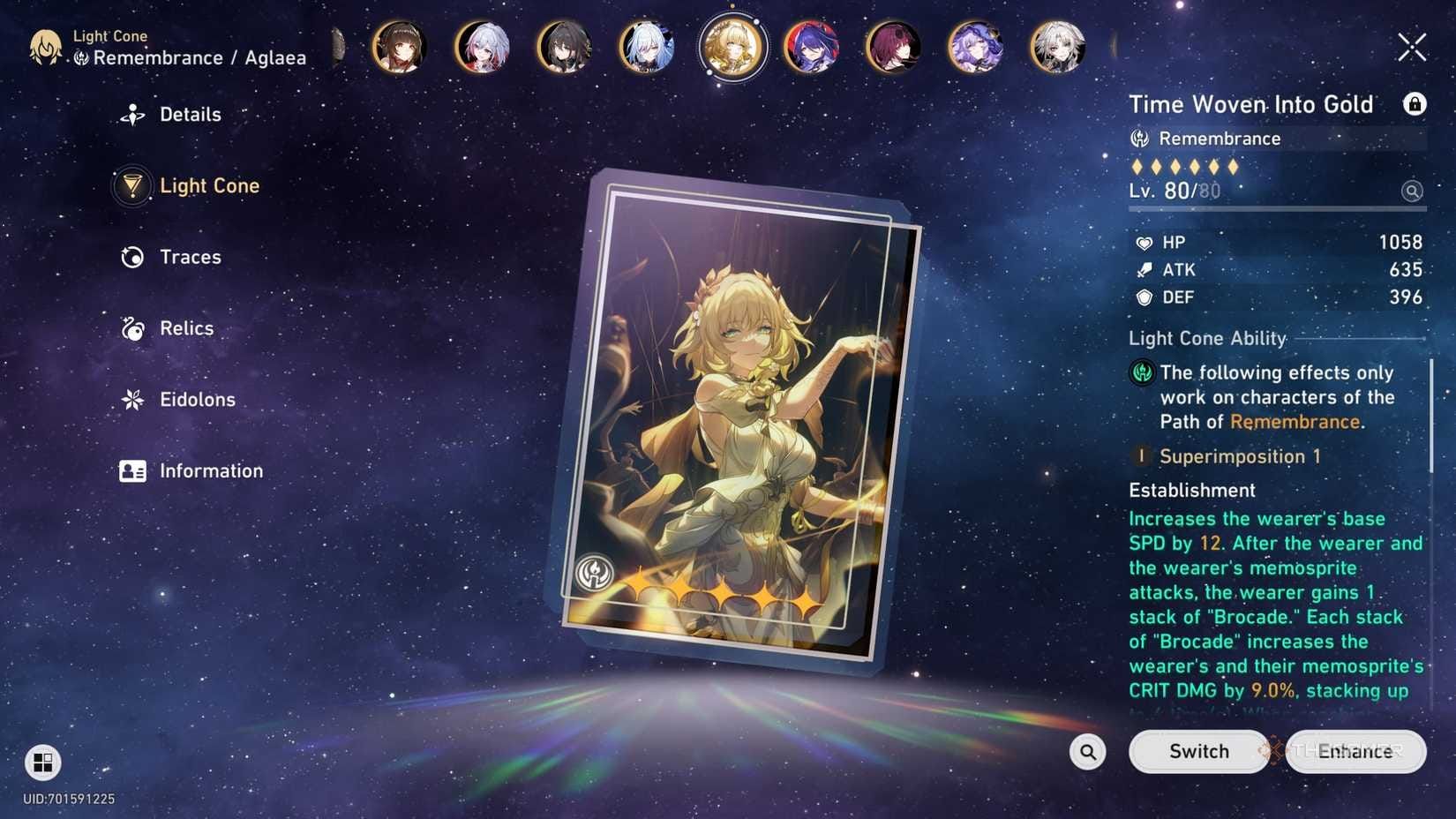Pick the maroon-haired character portrait
Viewport: 1456px width, 819px height.
(x=893, y=47)
